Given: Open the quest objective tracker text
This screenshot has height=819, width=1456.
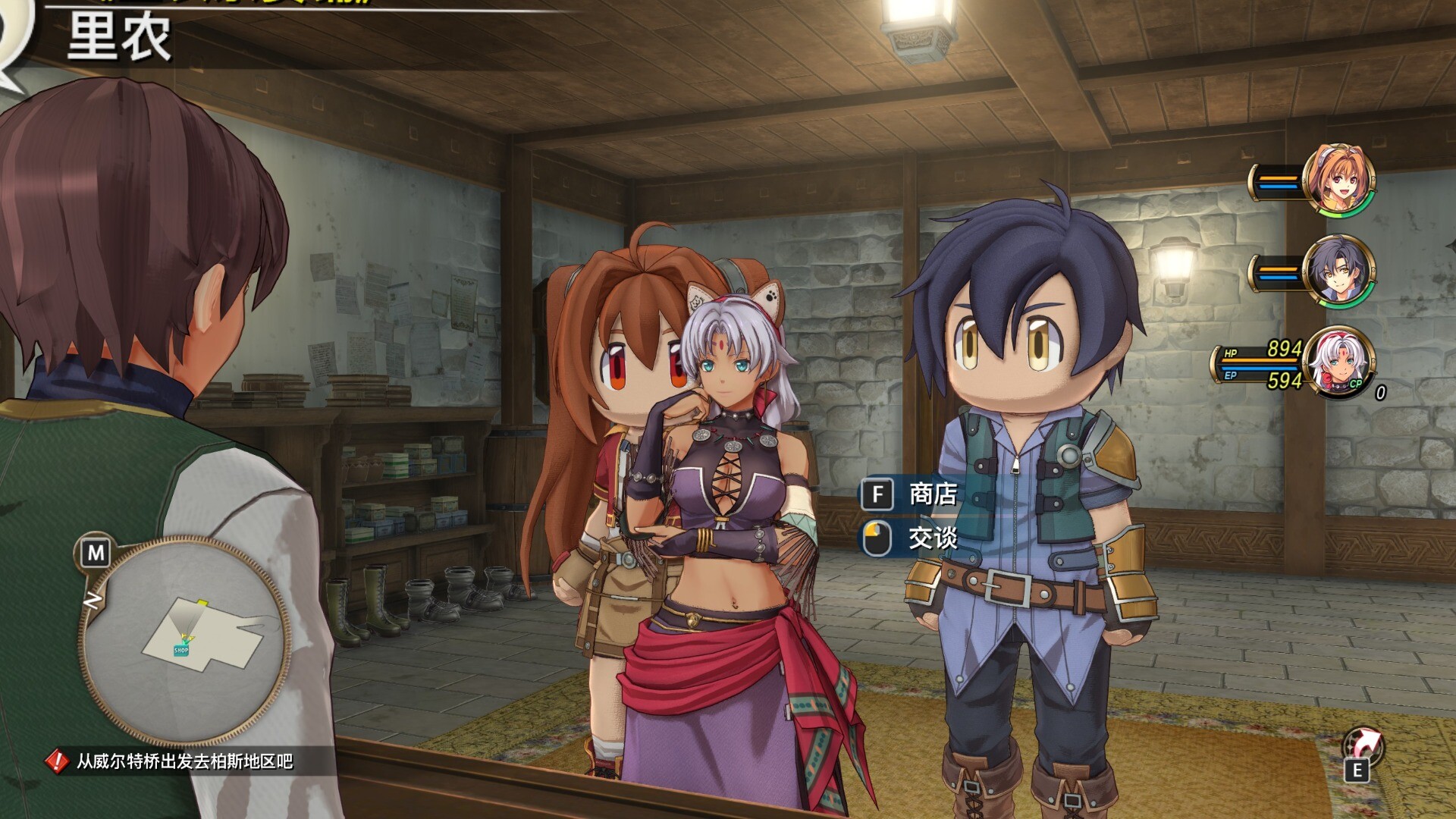Looking at the screenshot, I should (x=184, y=761).
